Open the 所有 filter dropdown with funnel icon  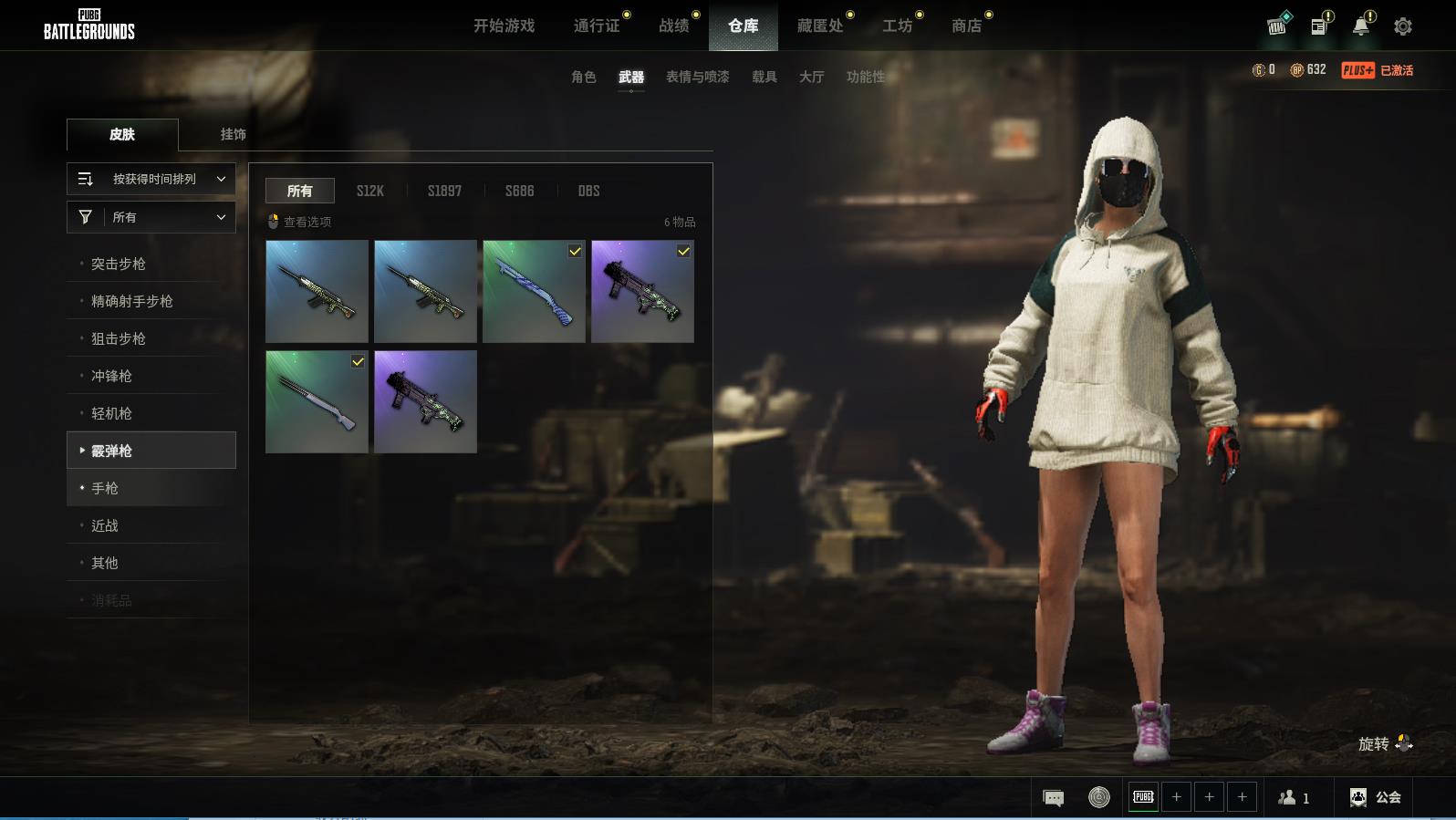pos(151,217)
